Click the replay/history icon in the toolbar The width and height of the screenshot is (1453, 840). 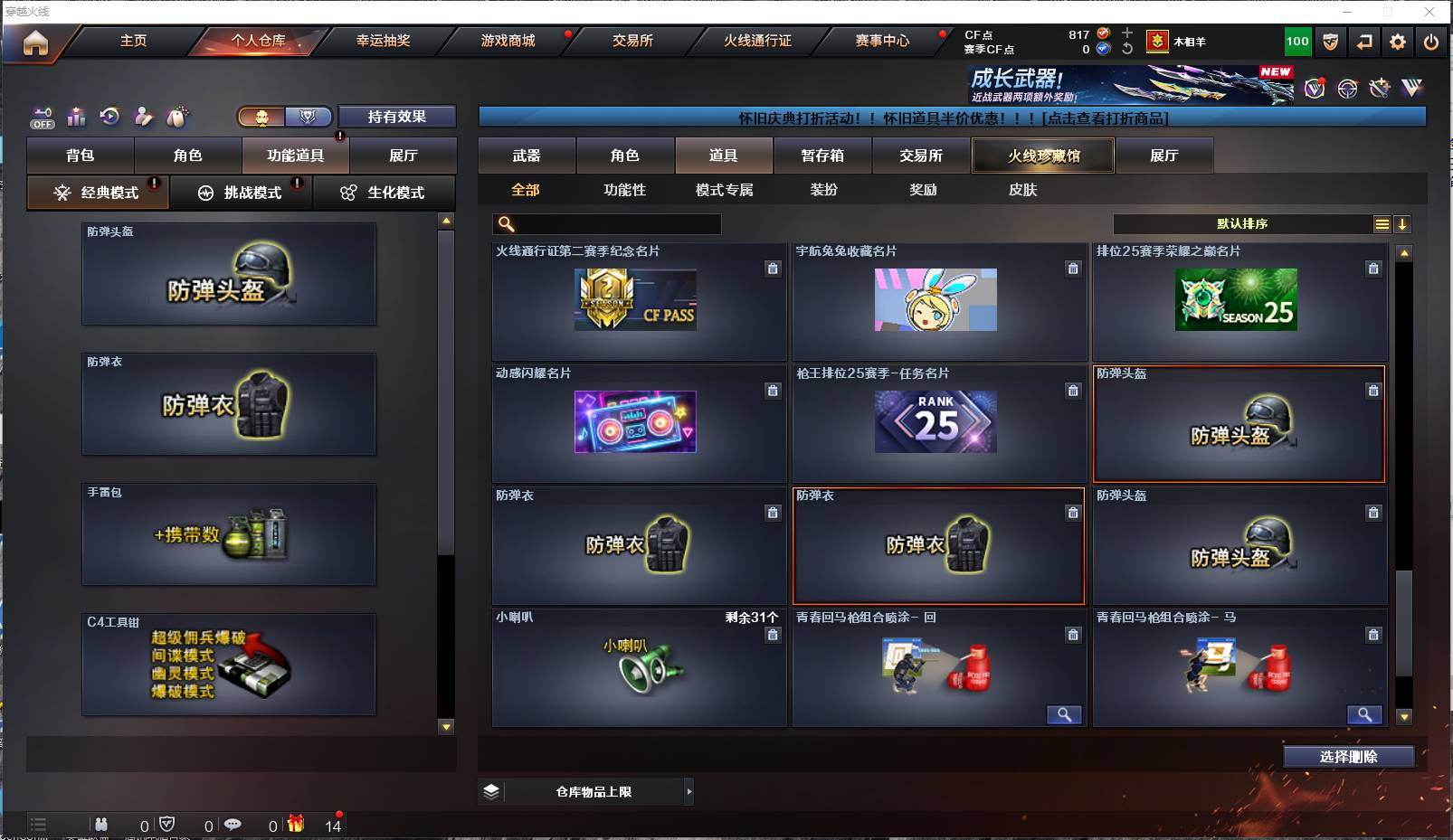(109, 117)
